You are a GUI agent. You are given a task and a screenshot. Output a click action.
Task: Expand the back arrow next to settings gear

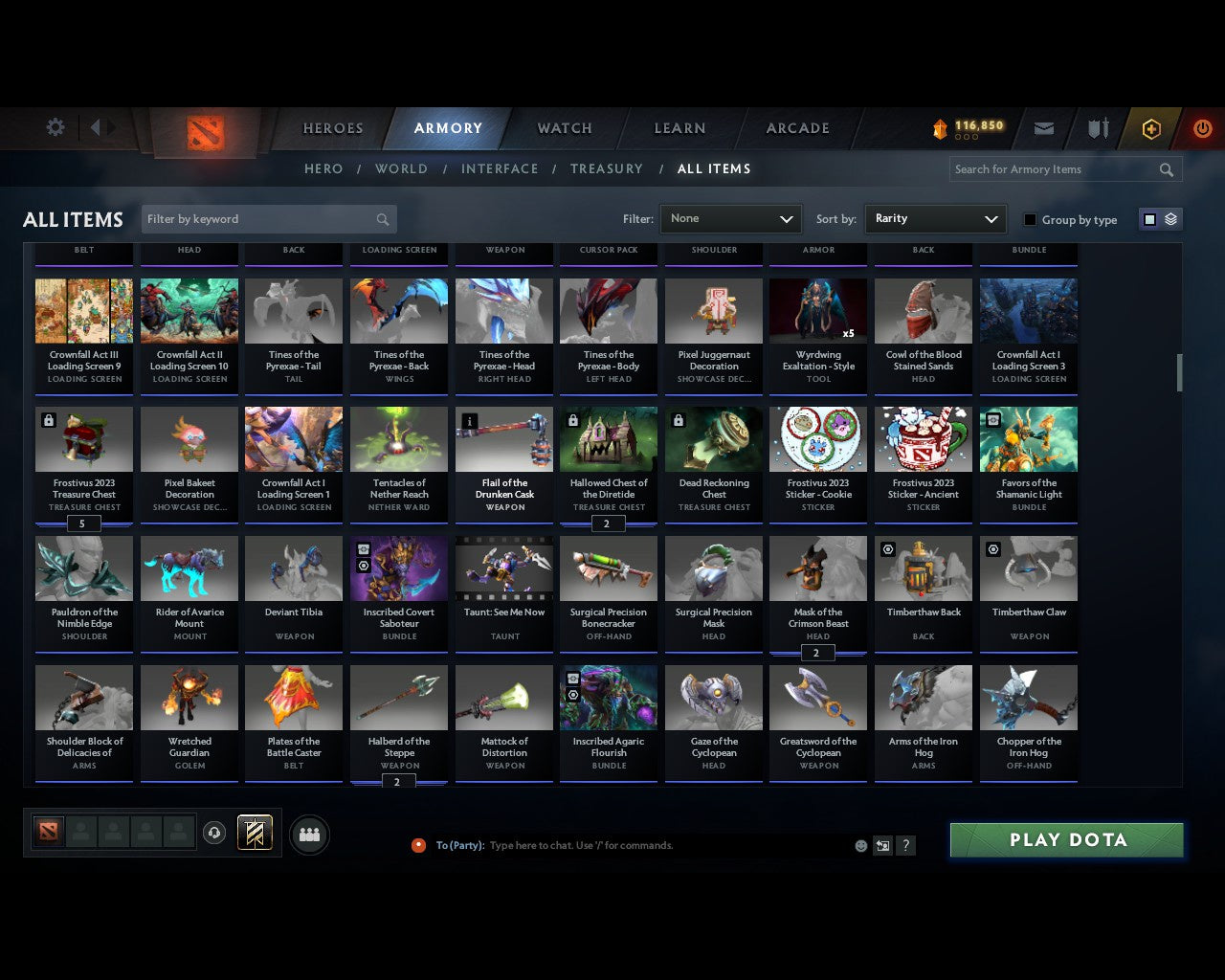coord(98,126)
